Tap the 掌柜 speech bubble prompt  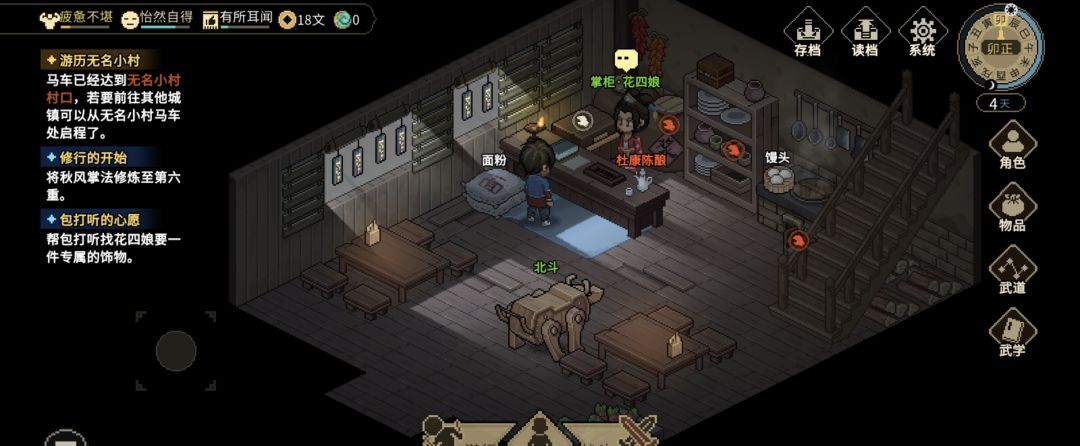(627, 60)
